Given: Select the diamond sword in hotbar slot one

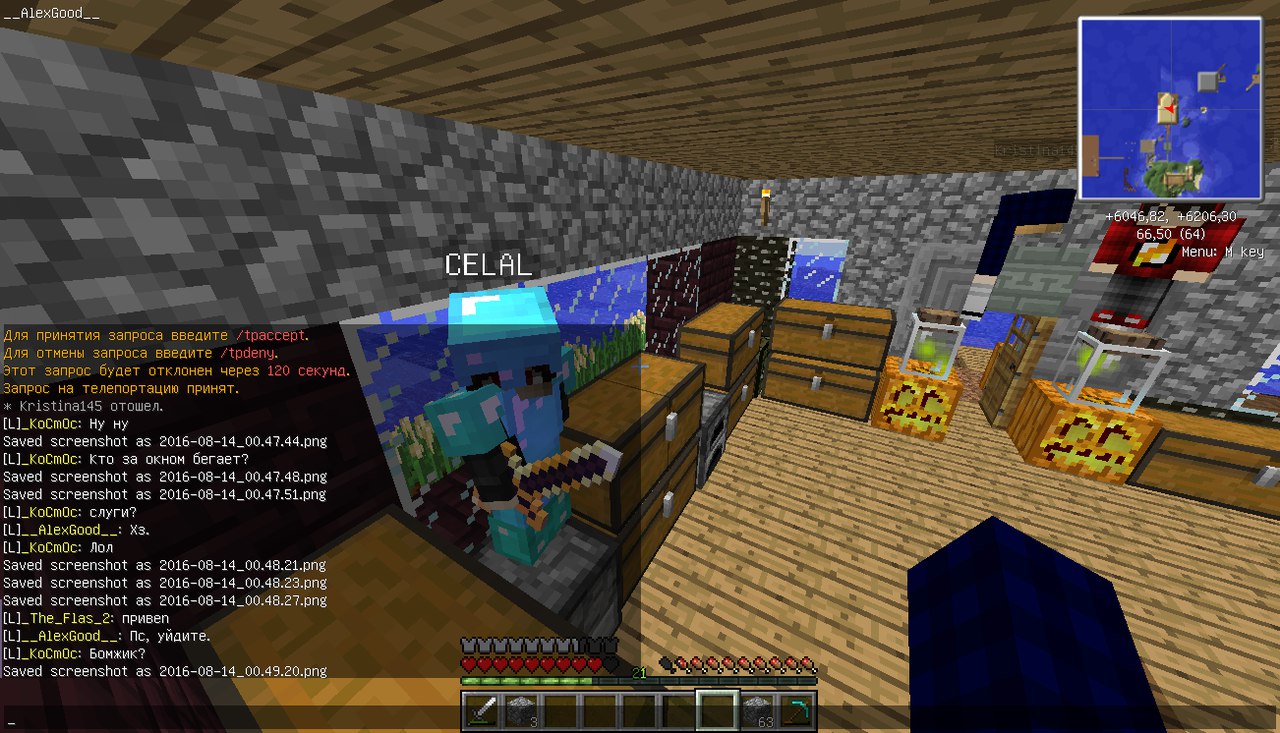Looking at the screenshot, I should [x=482, y=710].
